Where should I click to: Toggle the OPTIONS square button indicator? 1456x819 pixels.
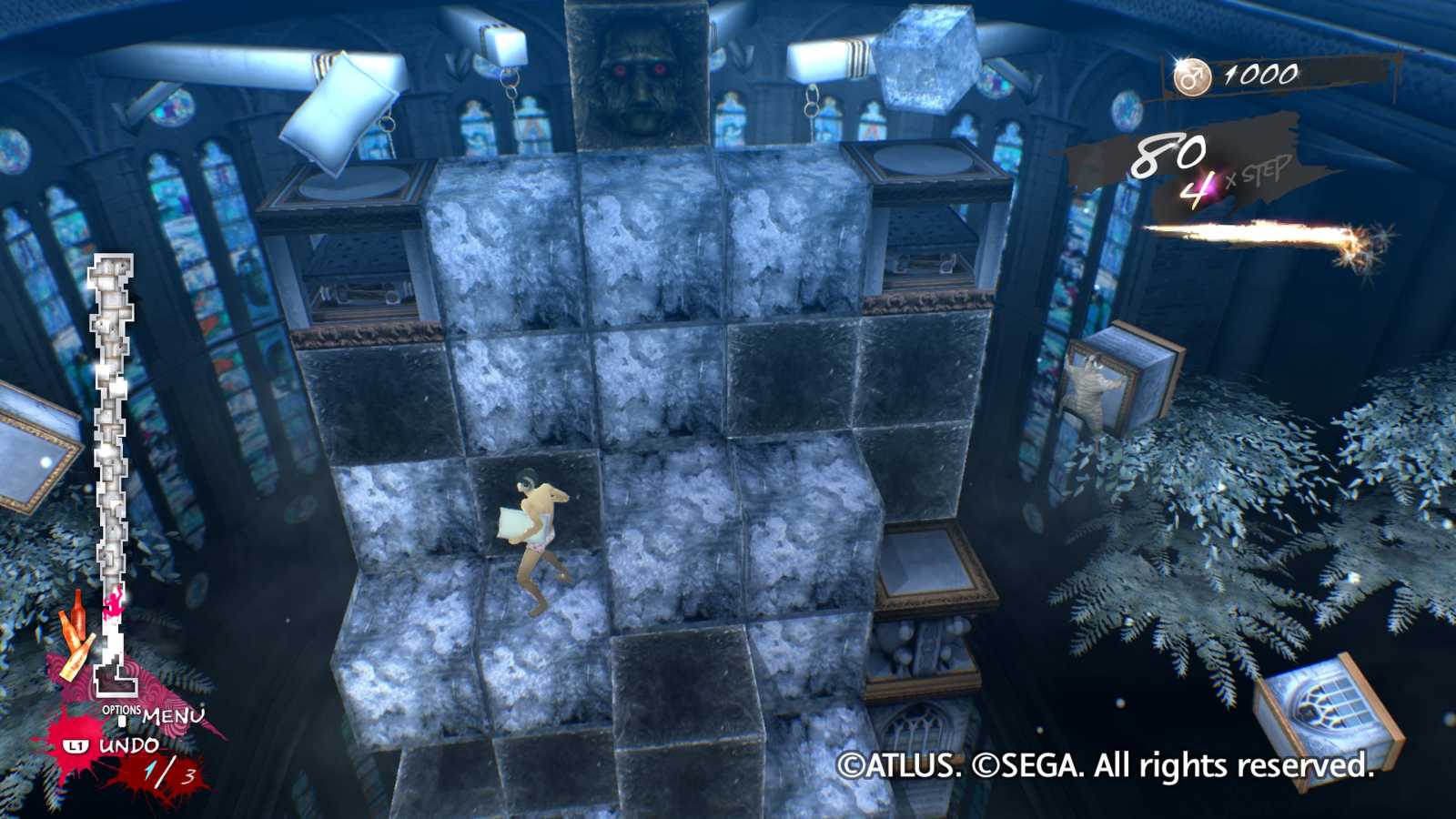pyautogui.click(x=123, y=721)
